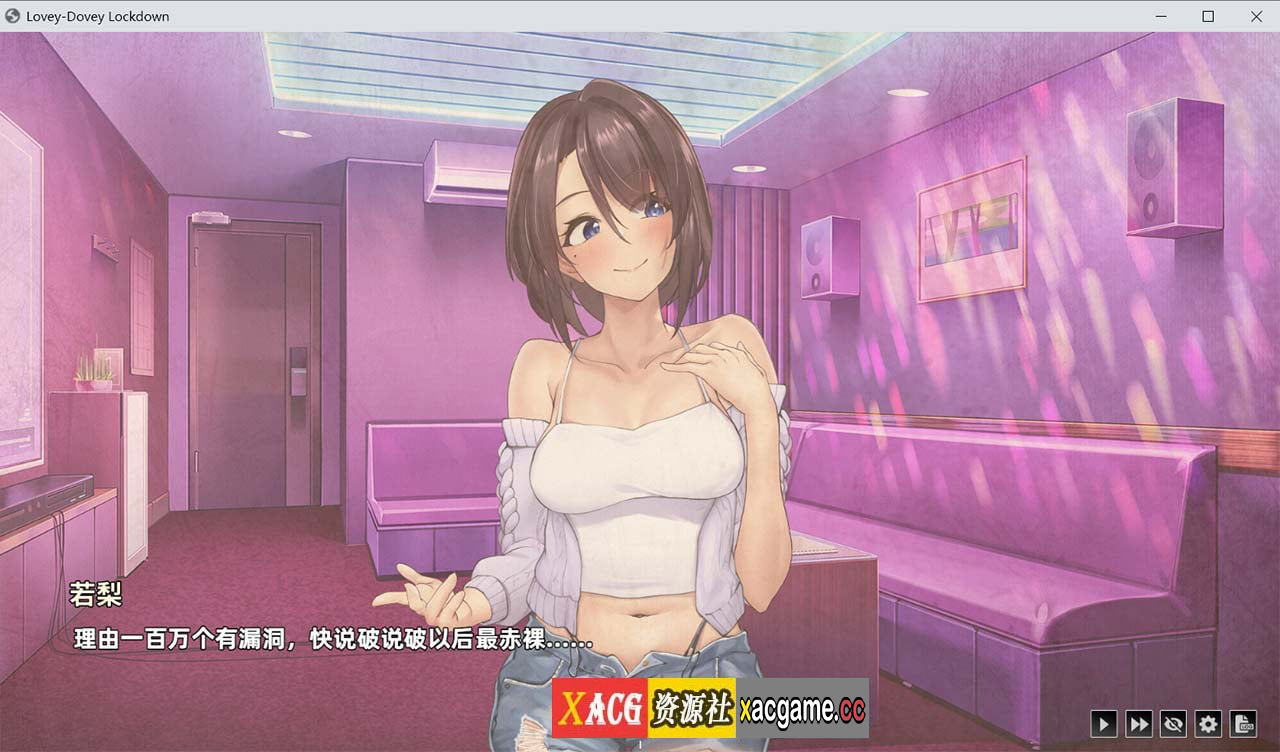Activate the double-arrow fast-forward skip button
The width and height of the screenshot is (1280, 752).
click(1138, 723)
